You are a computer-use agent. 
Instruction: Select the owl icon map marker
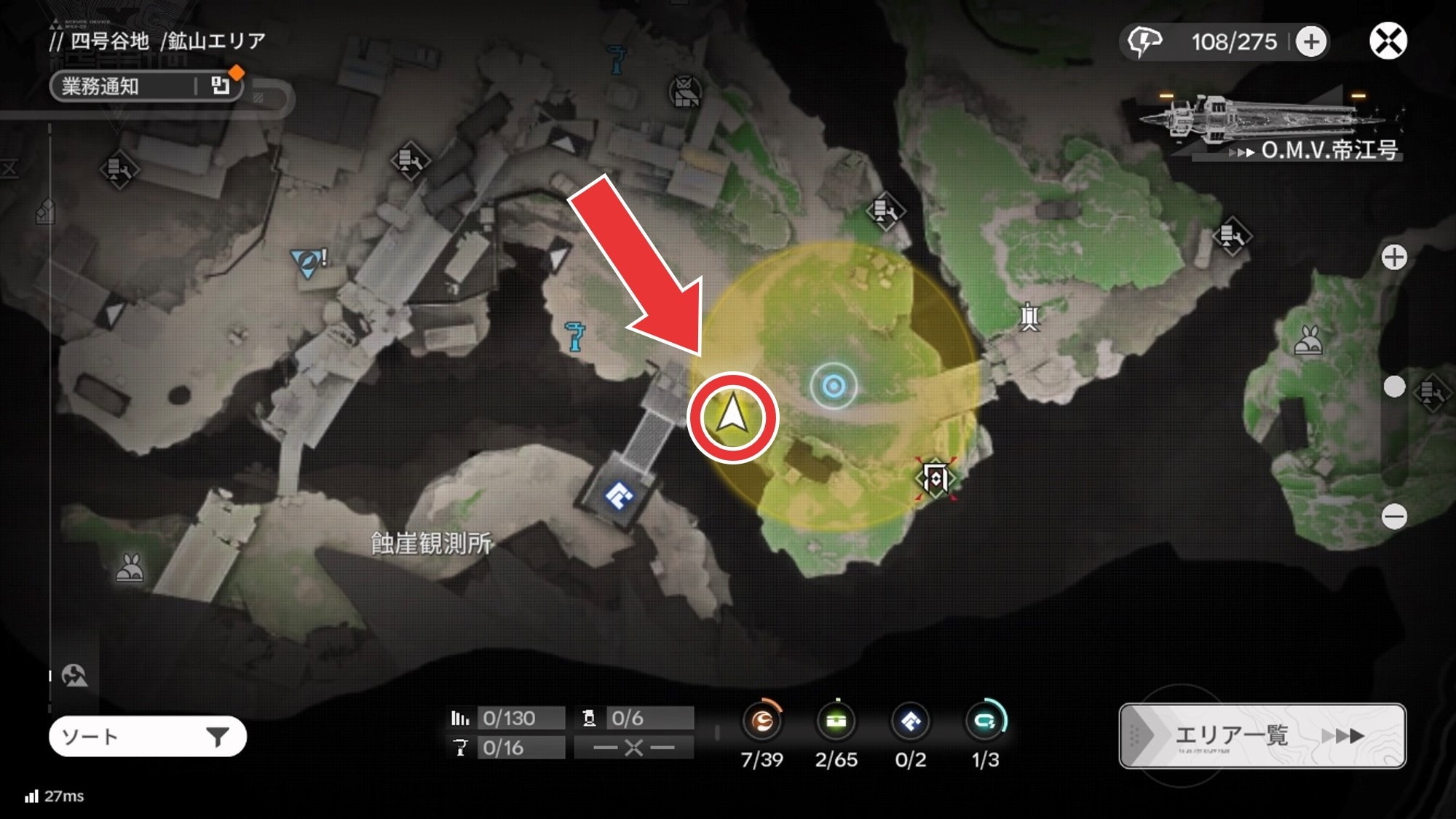(684, 92)
